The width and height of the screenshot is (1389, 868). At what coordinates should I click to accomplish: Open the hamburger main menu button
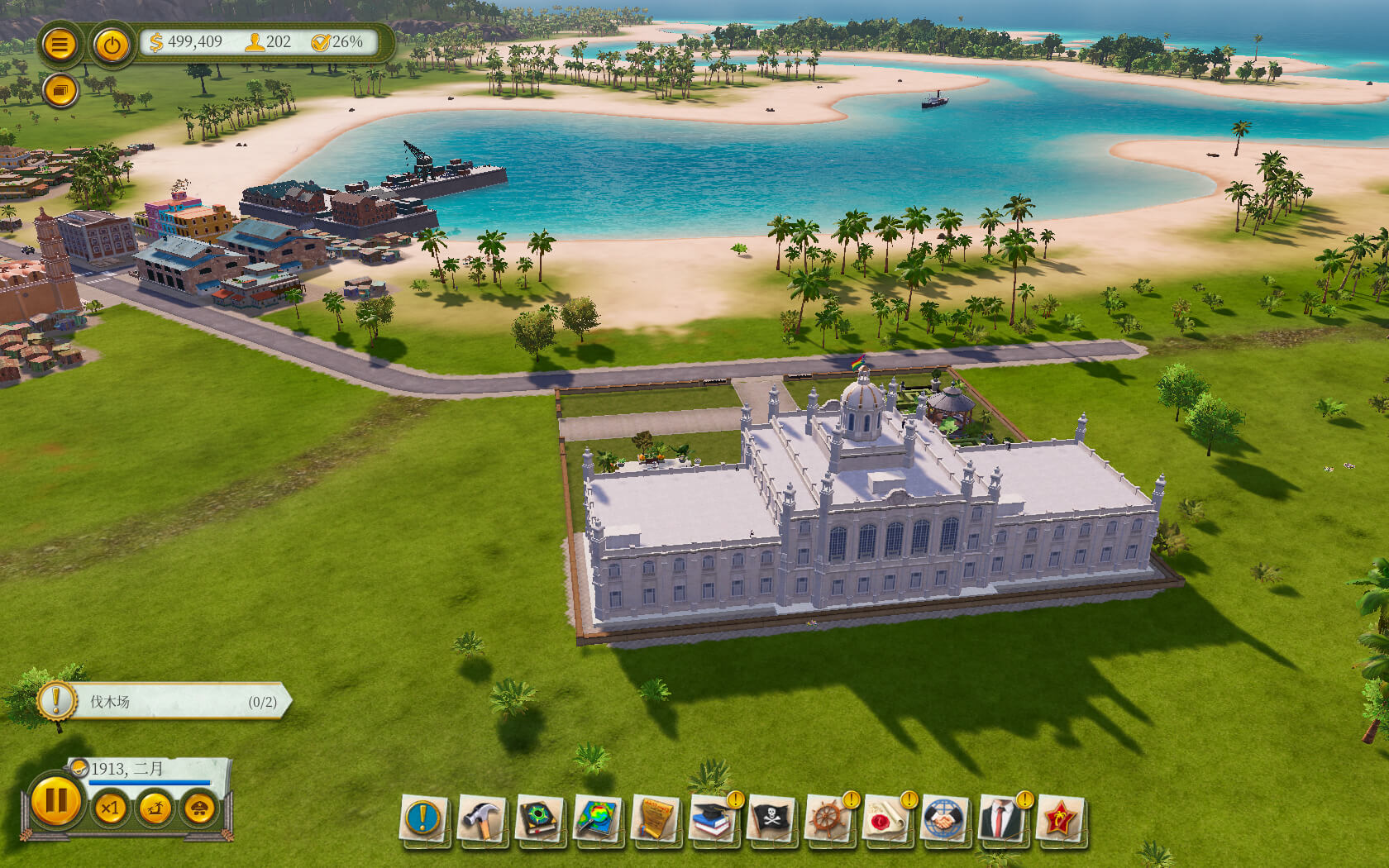(x=59, y=44)
